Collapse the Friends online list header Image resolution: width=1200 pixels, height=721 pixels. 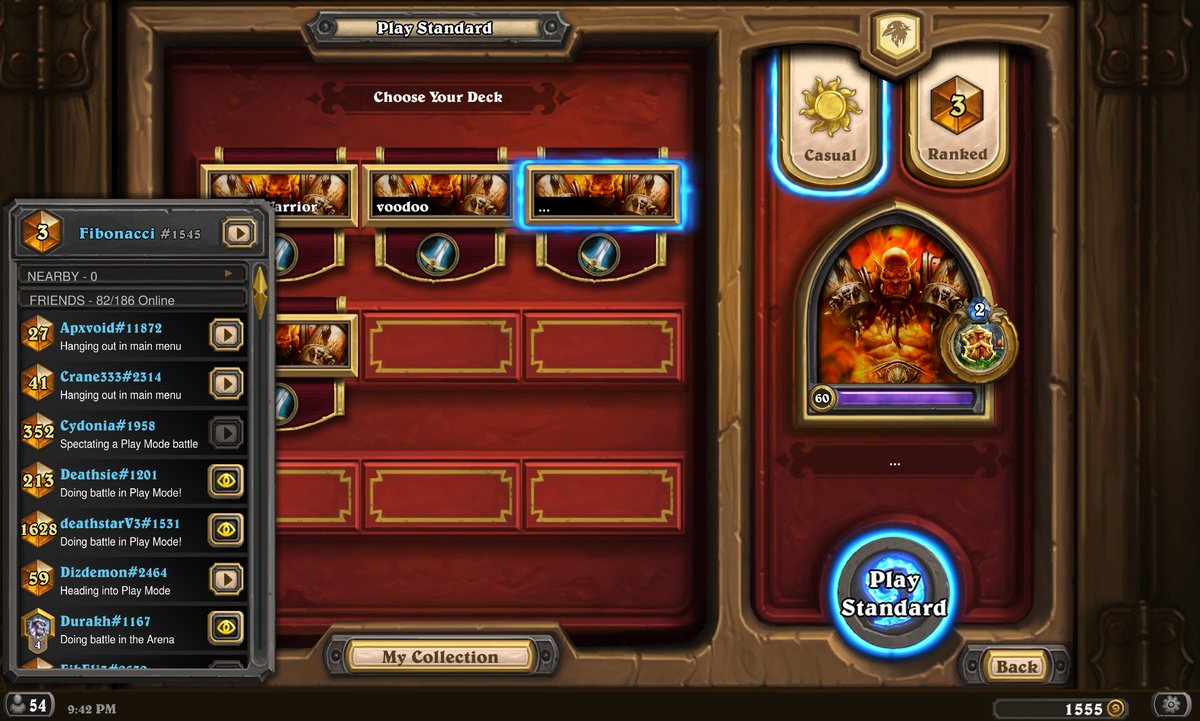coord(132,300)
